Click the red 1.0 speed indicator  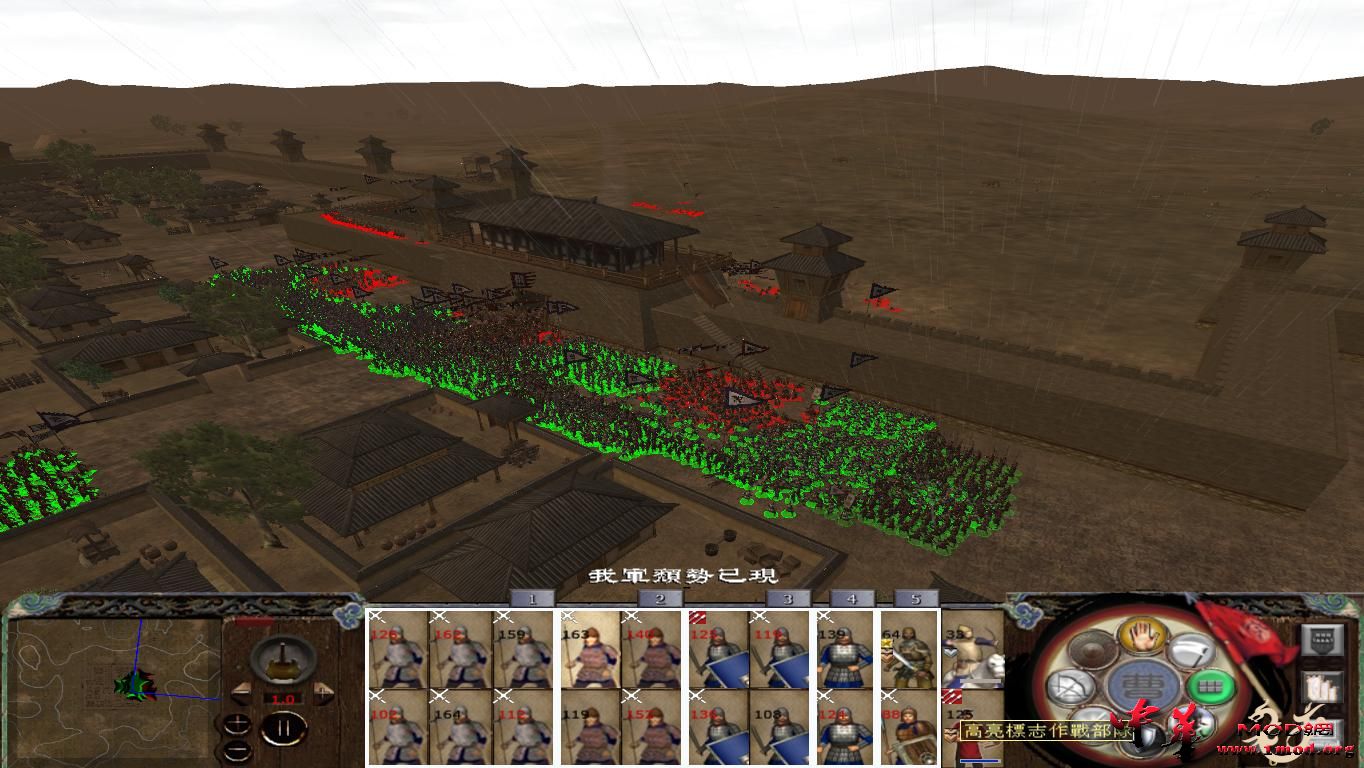pyautogui.click(x=282, y=699)
